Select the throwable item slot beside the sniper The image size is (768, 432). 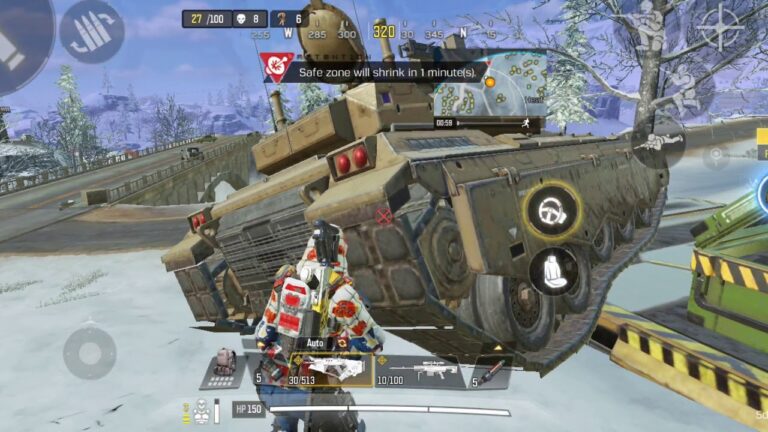pos(492,371)
